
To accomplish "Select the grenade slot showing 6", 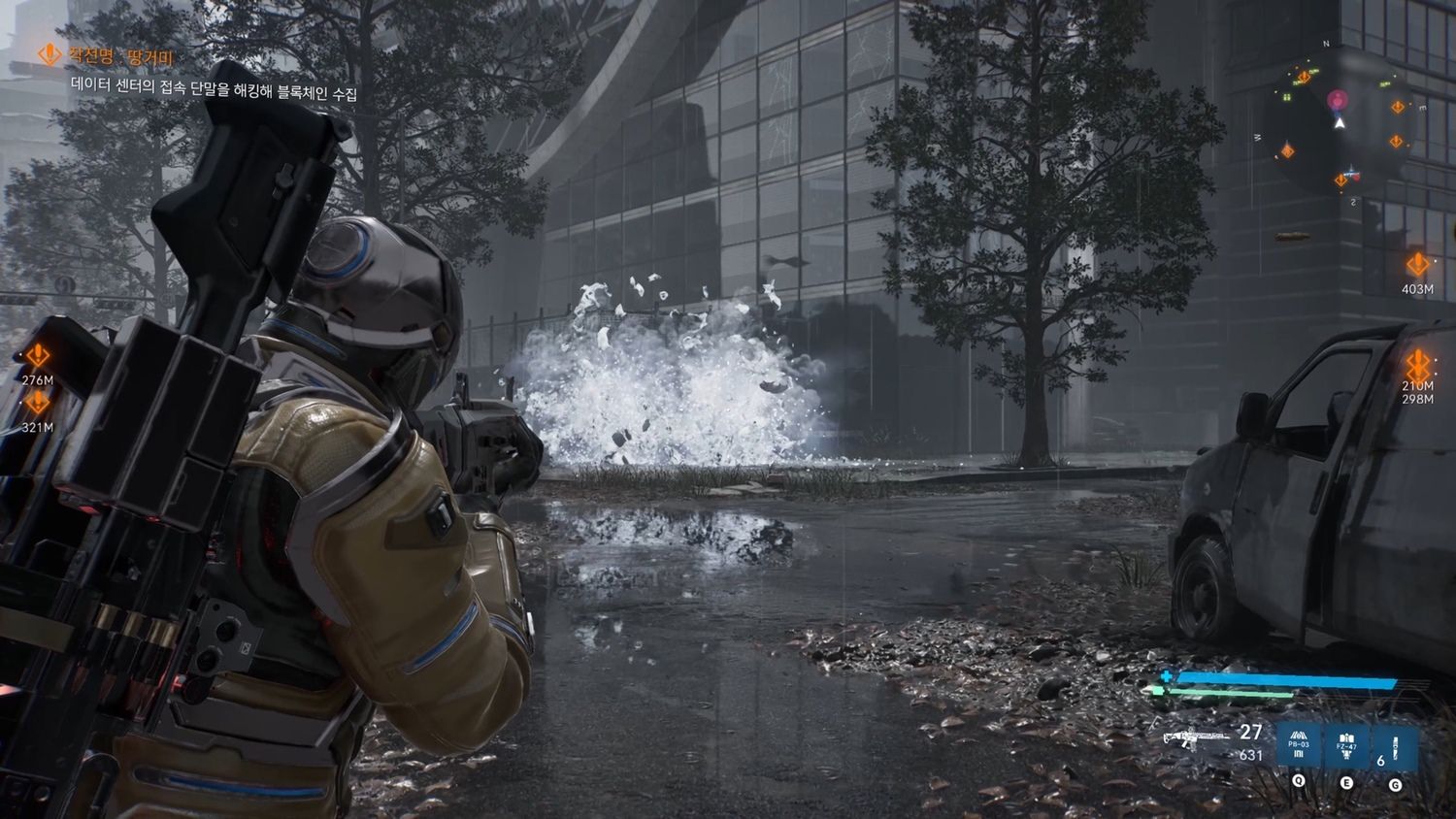I will (x=1394, y=749).
